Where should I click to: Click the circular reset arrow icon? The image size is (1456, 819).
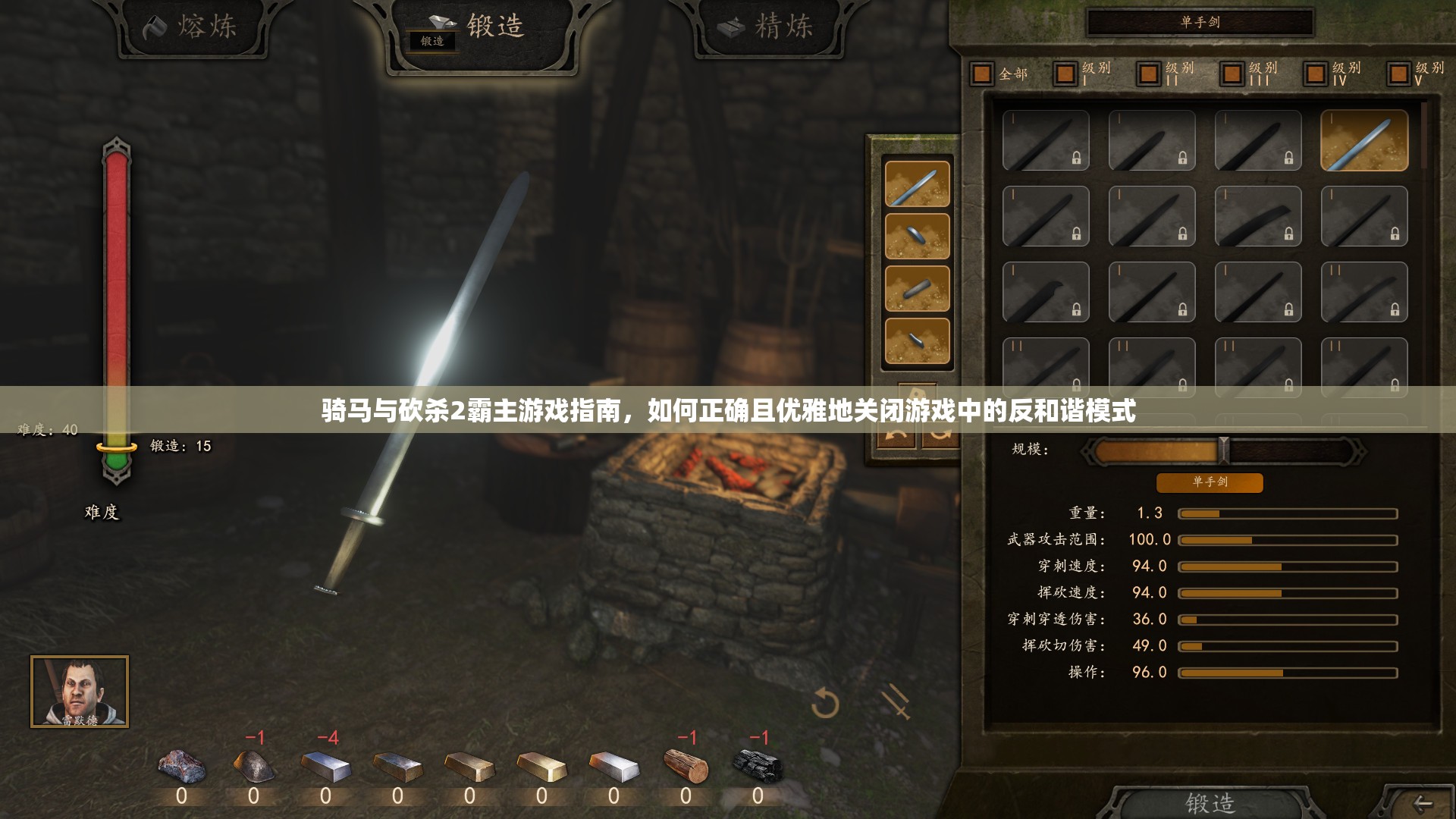[x=824, y=704]
